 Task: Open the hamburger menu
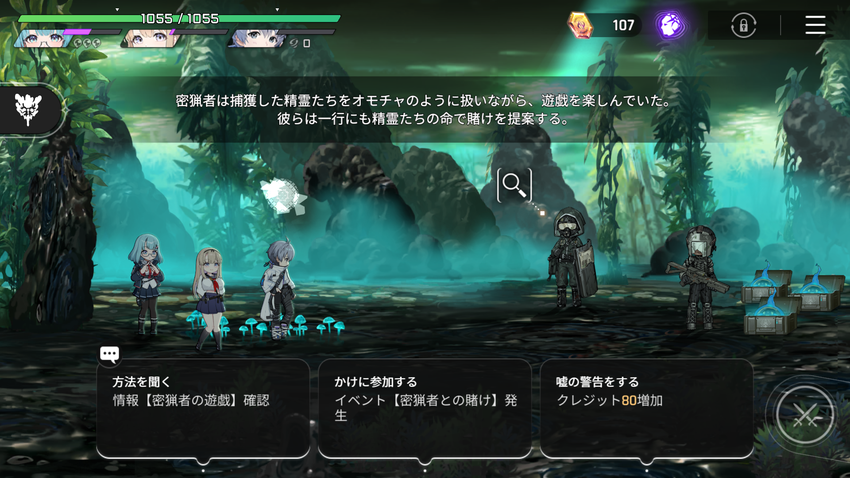click(815, 25)
